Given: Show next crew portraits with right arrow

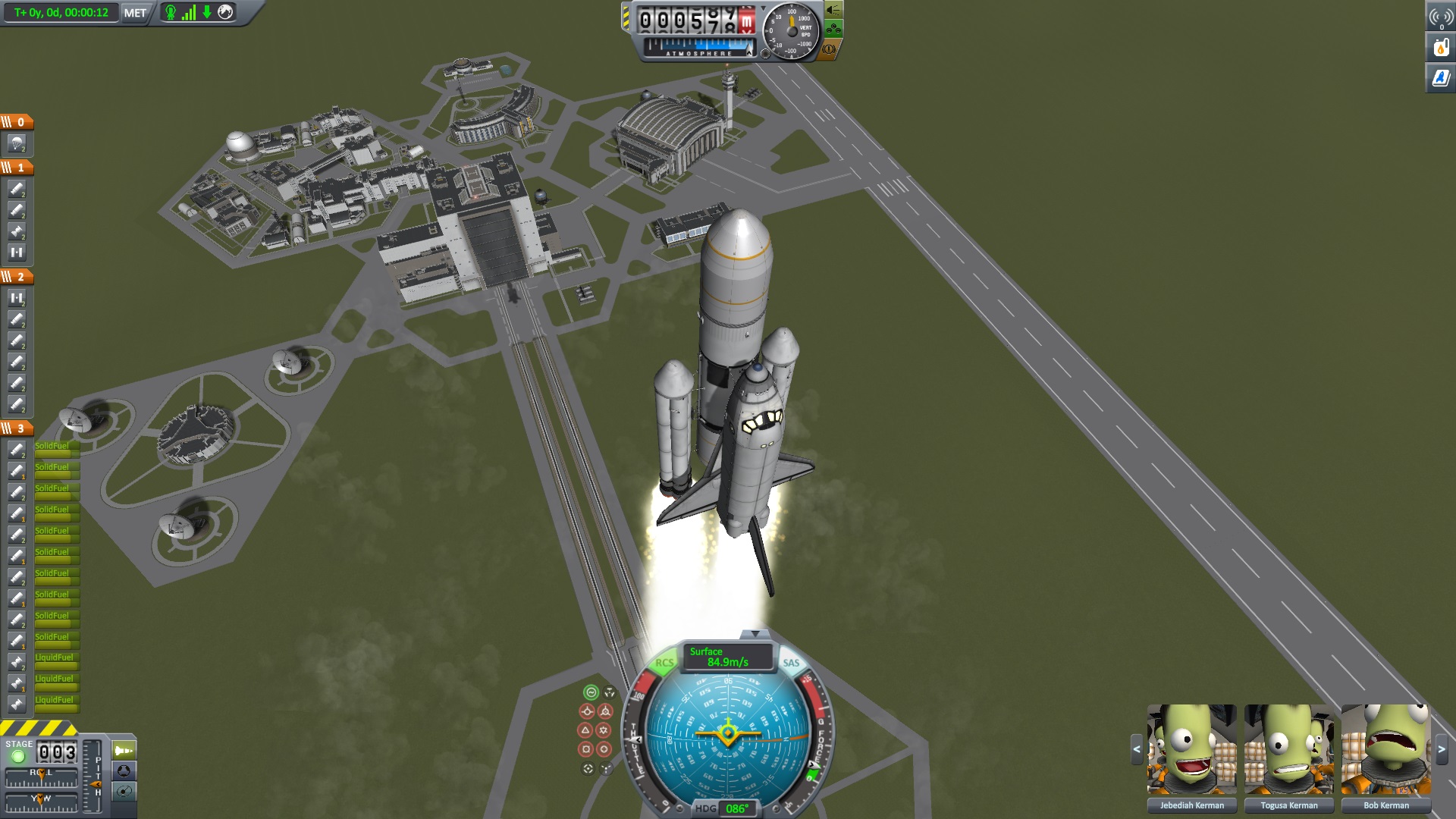Looking at the screenshot, I should click(1442, 750).
